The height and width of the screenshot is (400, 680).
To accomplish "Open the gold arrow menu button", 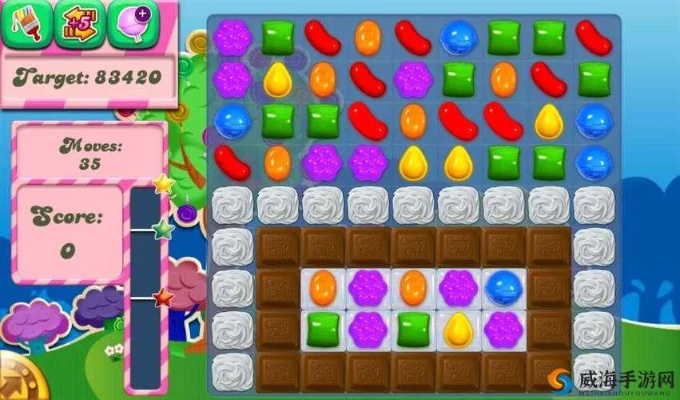I will coord(12,383).
